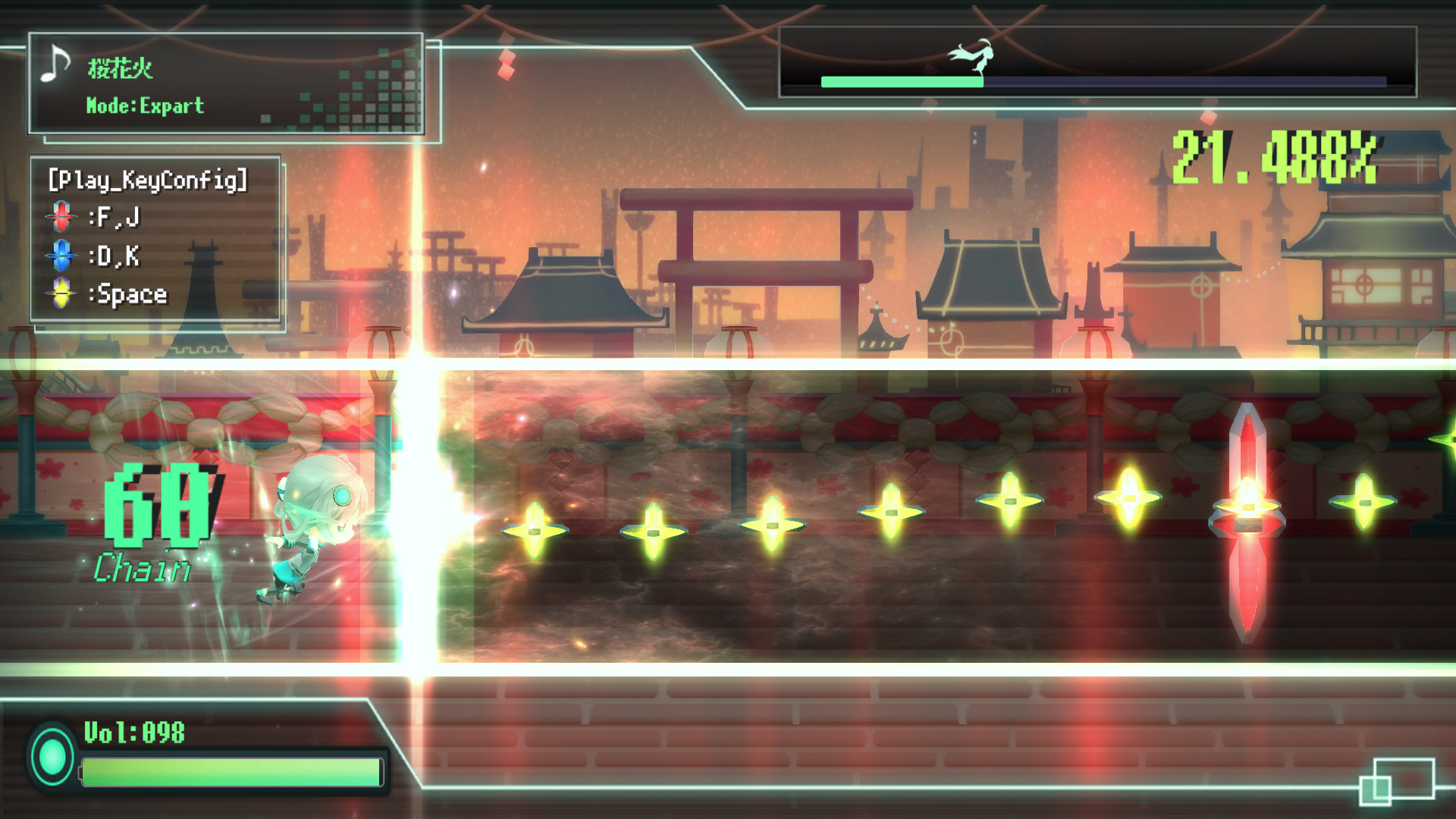Open the Mode:Expart difficulty selector
The image size is (1456, 819).
pos(144,106)
